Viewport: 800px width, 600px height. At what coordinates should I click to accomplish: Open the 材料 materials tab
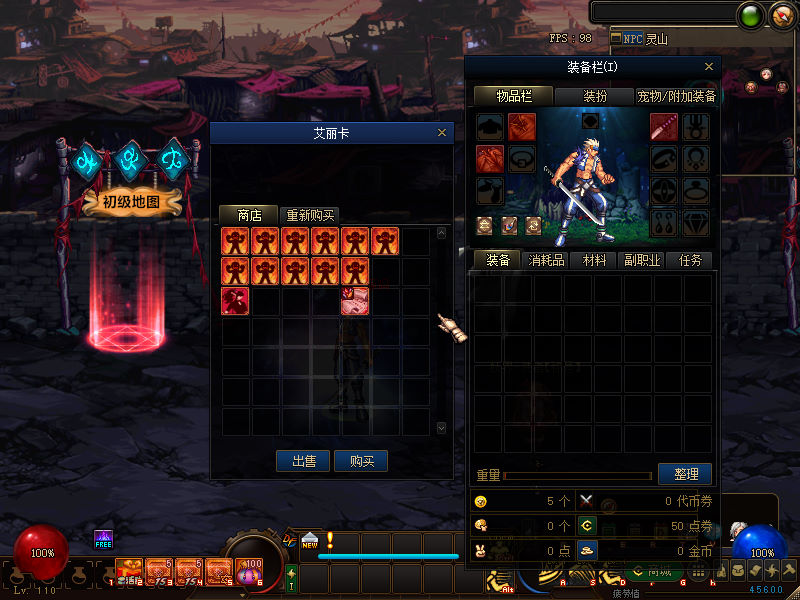pos(594,260)
